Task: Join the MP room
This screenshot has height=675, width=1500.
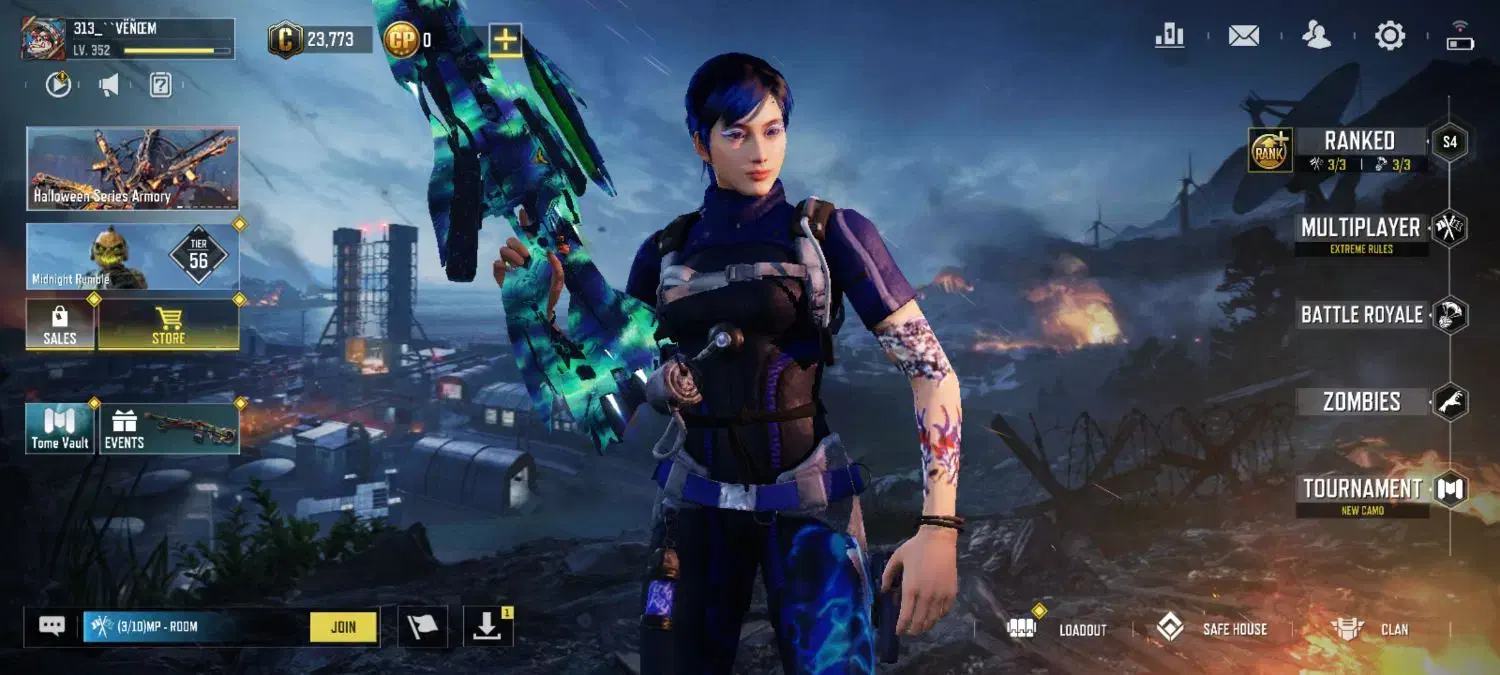Action: pyautogui.click(x=343, y=627)
